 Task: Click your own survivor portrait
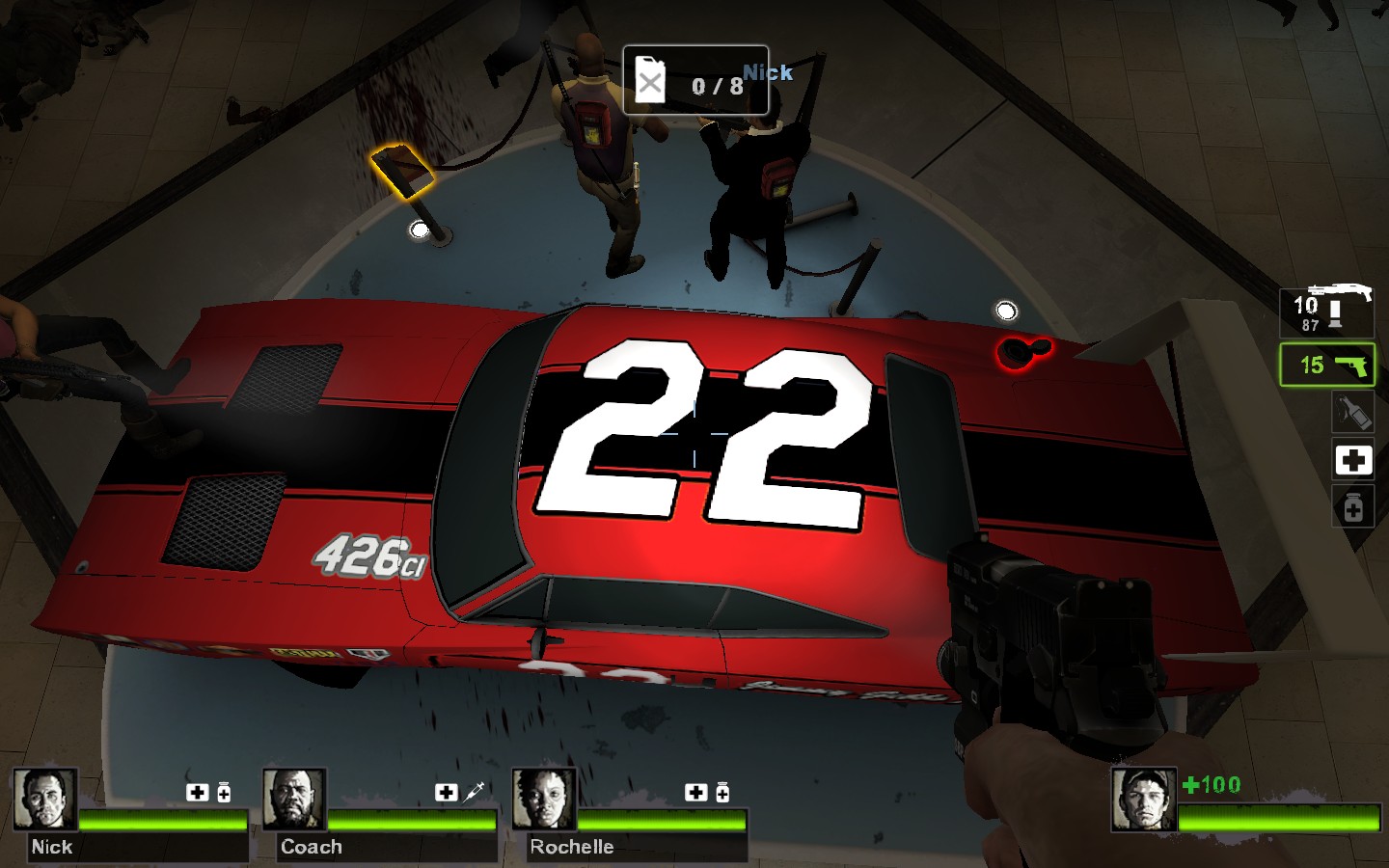tap(1143, 800)
